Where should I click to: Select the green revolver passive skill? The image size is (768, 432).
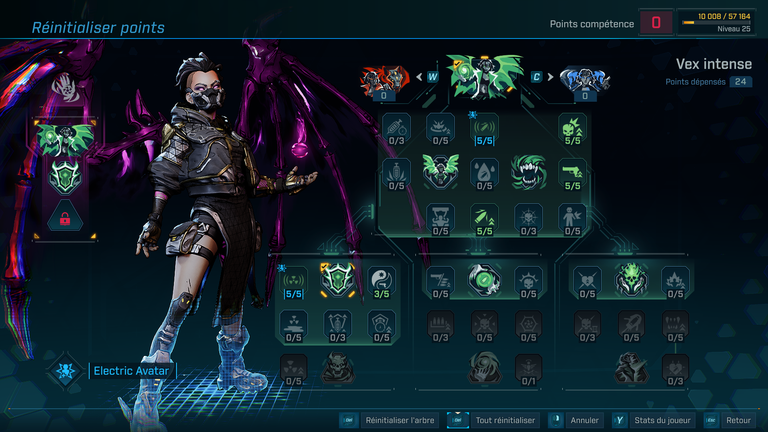click(572, 170)
